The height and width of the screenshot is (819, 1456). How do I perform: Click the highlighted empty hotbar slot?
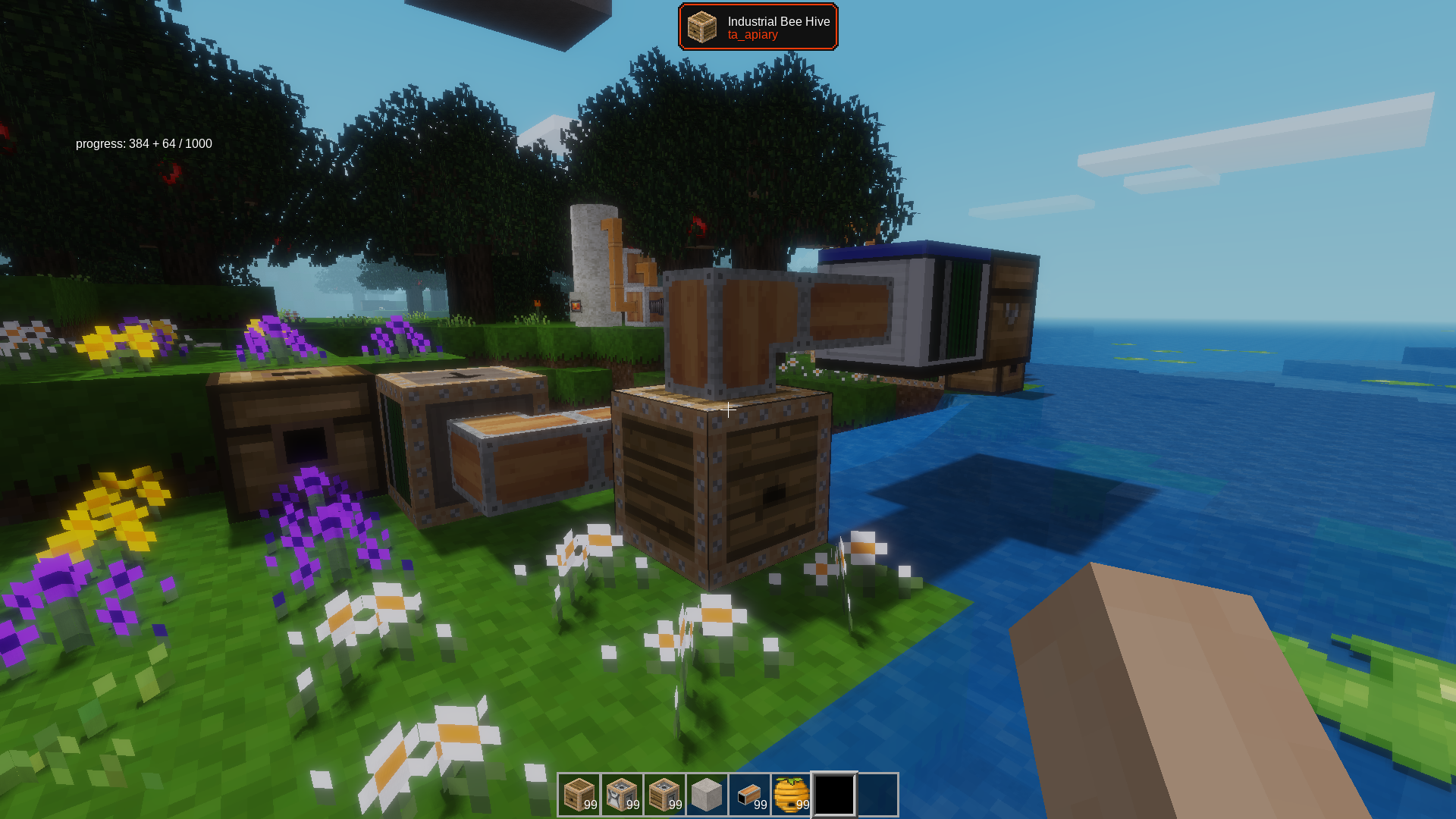pos(834,795)
